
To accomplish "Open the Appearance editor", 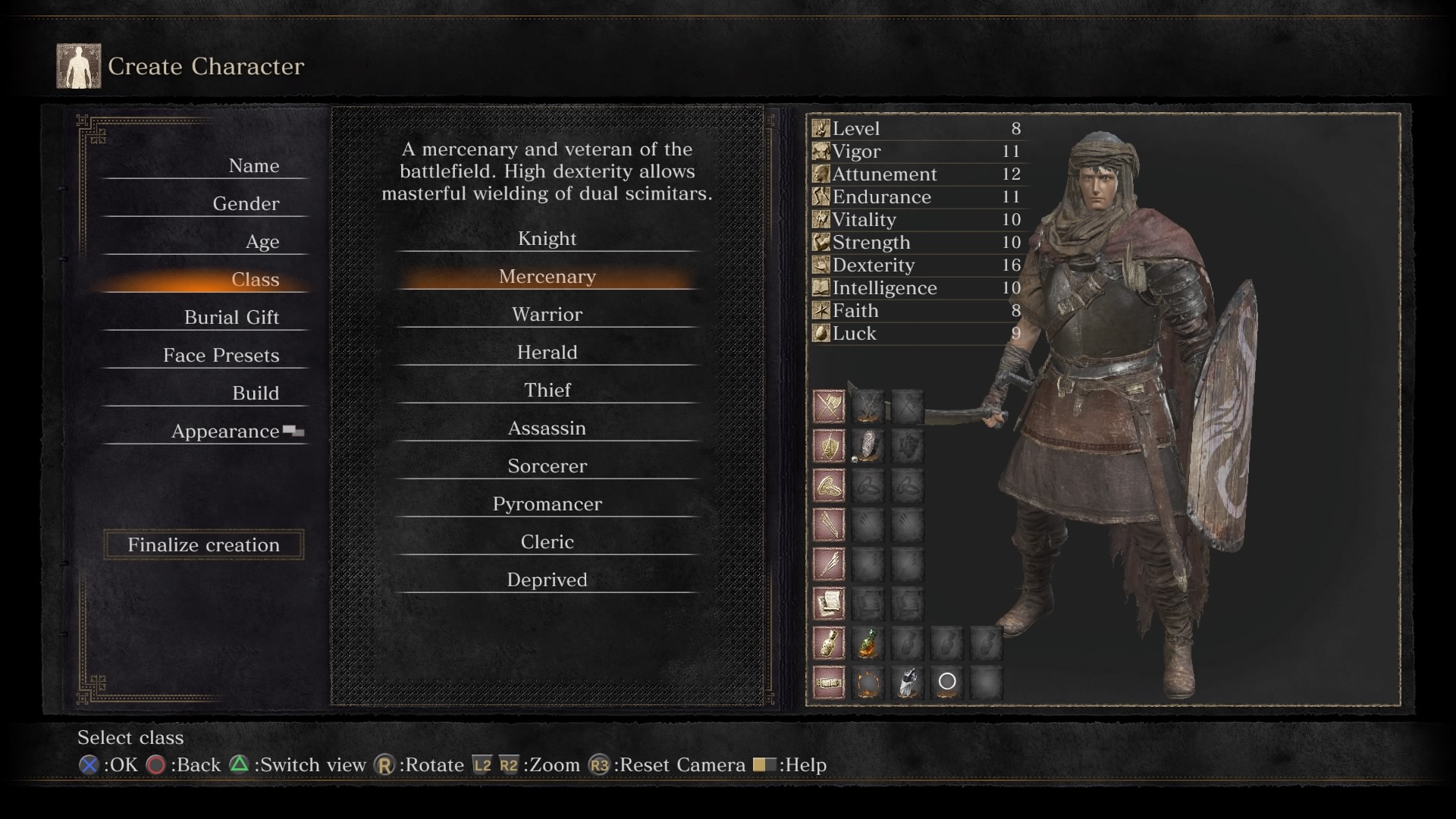I will pos(225,431).
